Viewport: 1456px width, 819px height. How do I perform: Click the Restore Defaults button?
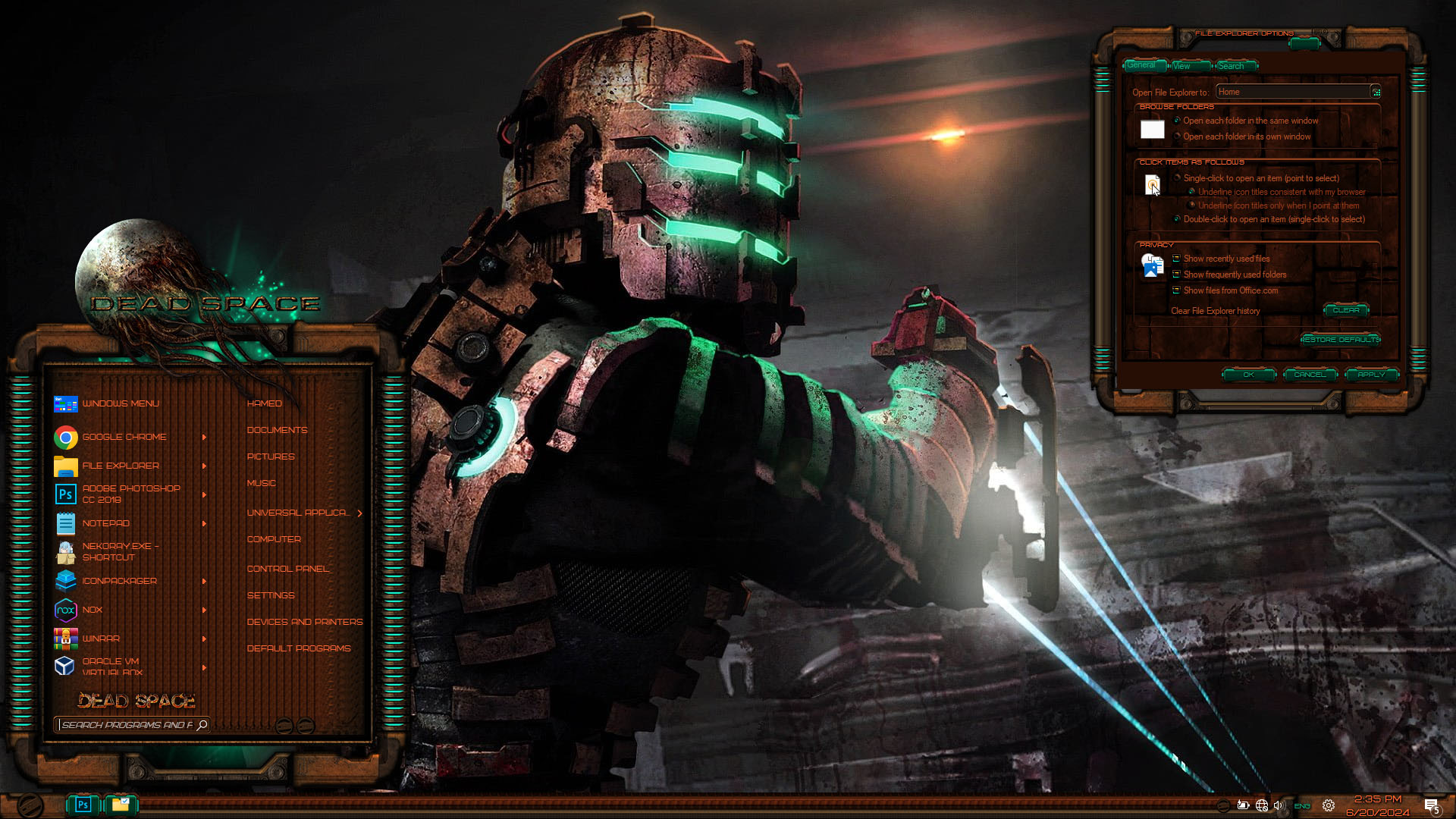coord(1341,340)
